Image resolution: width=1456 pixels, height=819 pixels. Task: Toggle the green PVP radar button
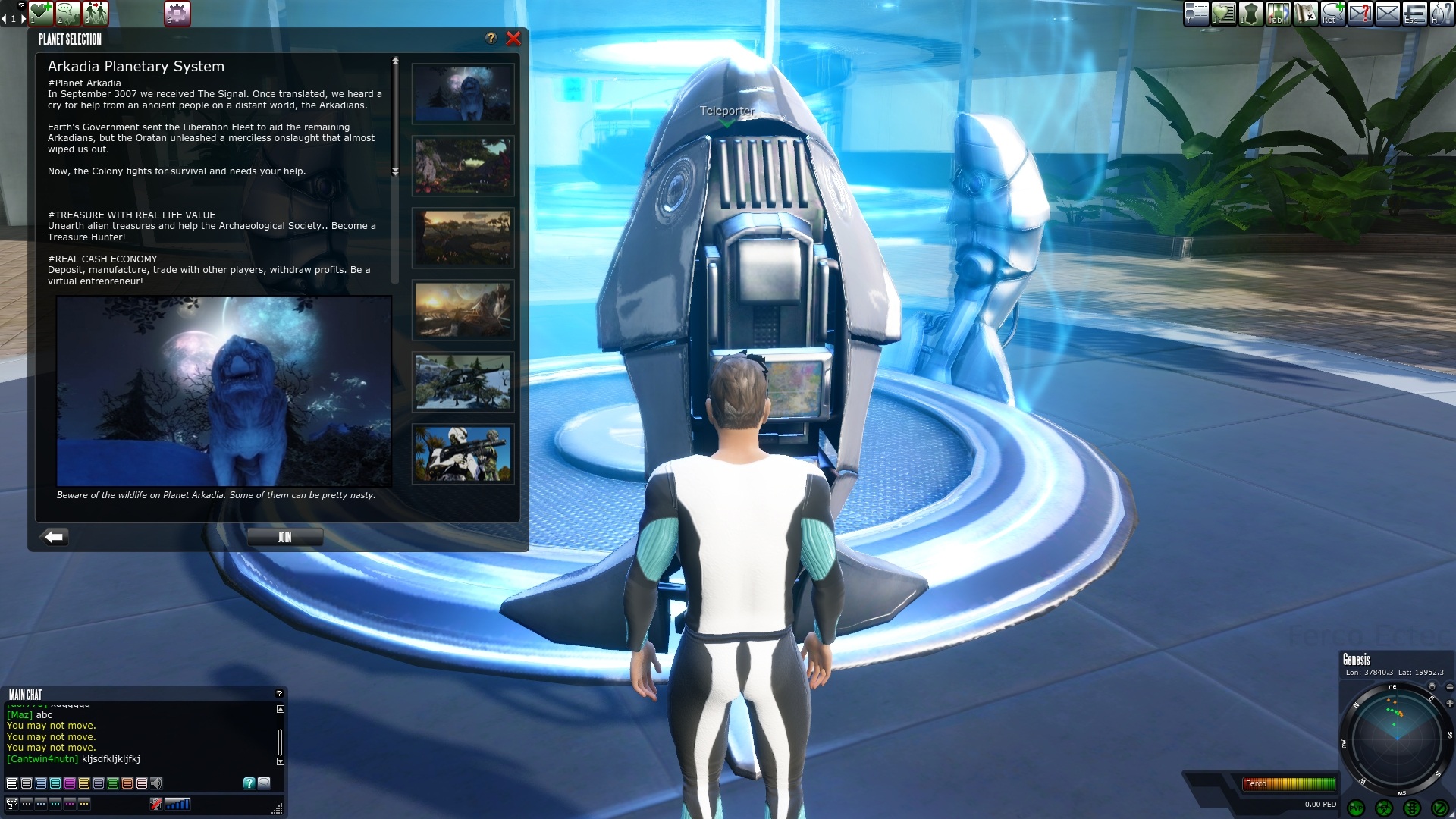1356,808
